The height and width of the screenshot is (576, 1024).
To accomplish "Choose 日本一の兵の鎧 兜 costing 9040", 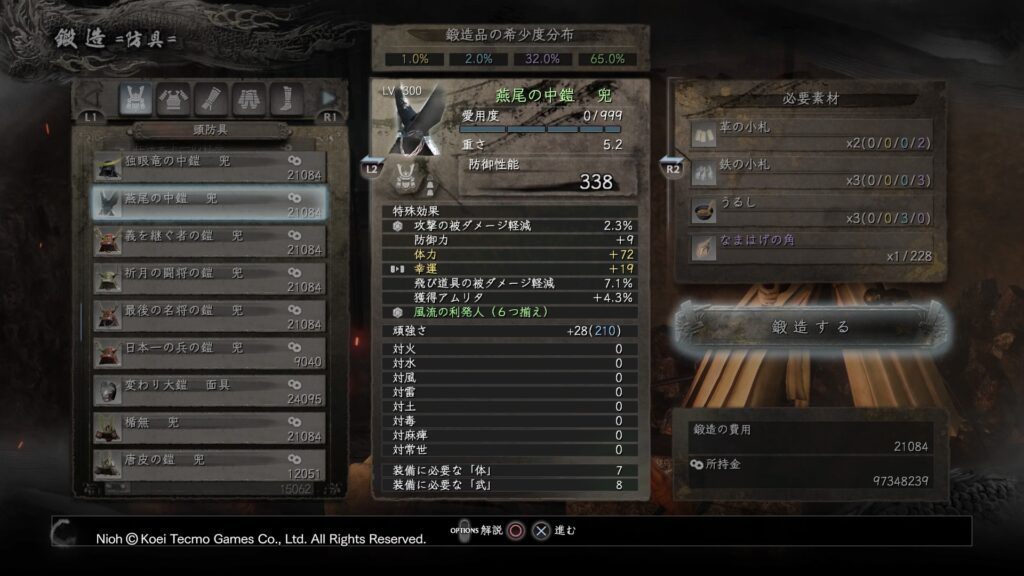I will pyautogui.click(x=208, y=353).
